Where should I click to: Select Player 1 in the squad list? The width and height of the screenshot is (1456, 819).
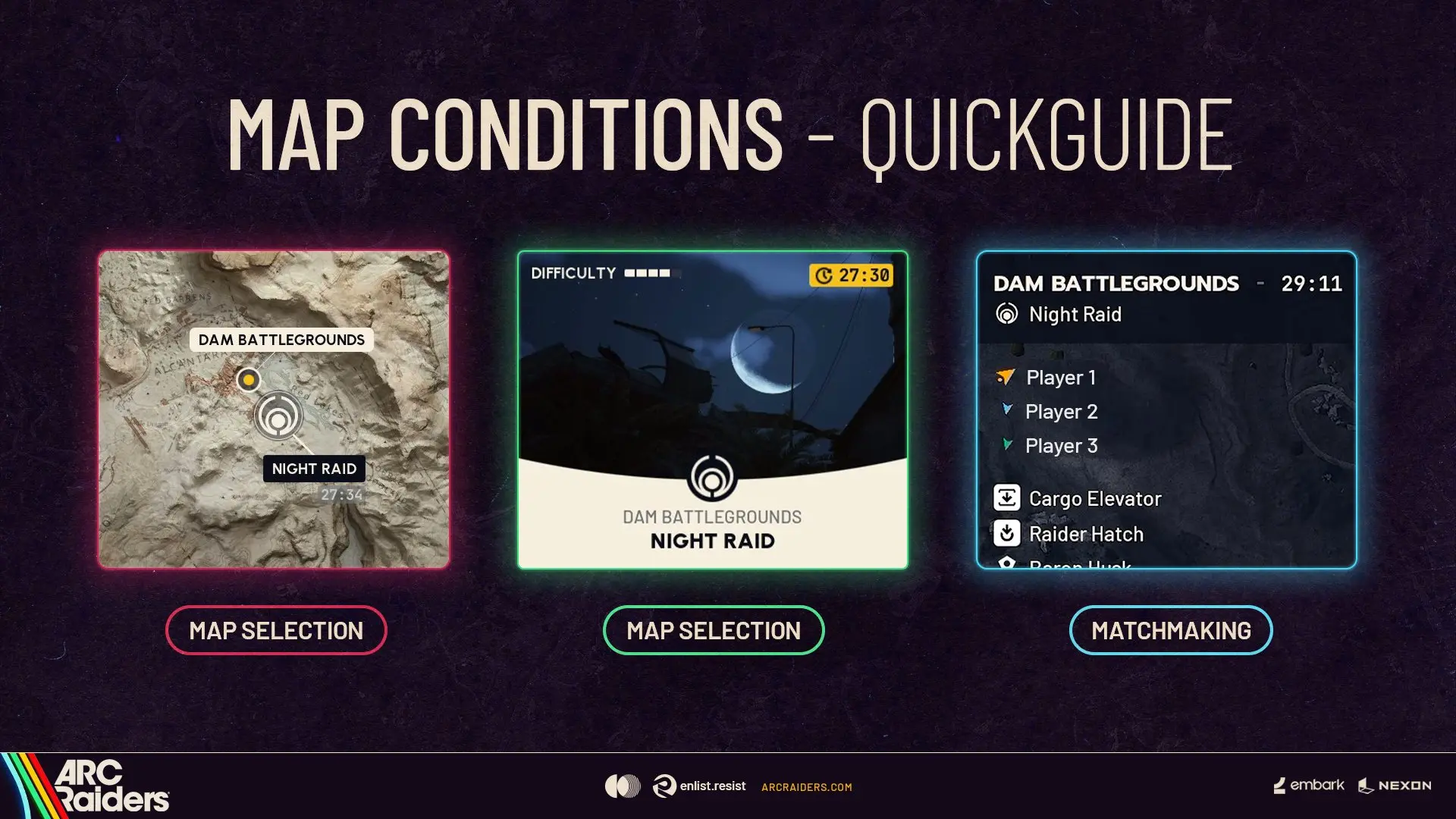1060,378
